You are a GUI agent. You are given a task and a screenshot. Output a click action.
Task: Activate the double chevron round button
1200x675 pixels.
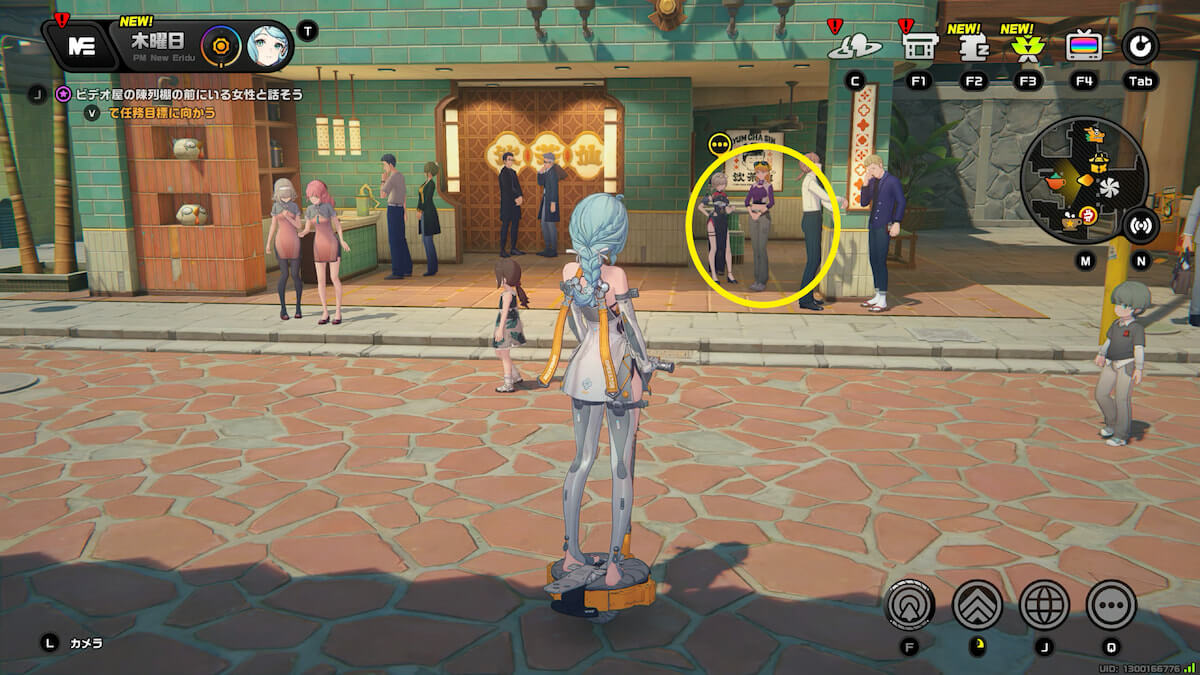977,604
